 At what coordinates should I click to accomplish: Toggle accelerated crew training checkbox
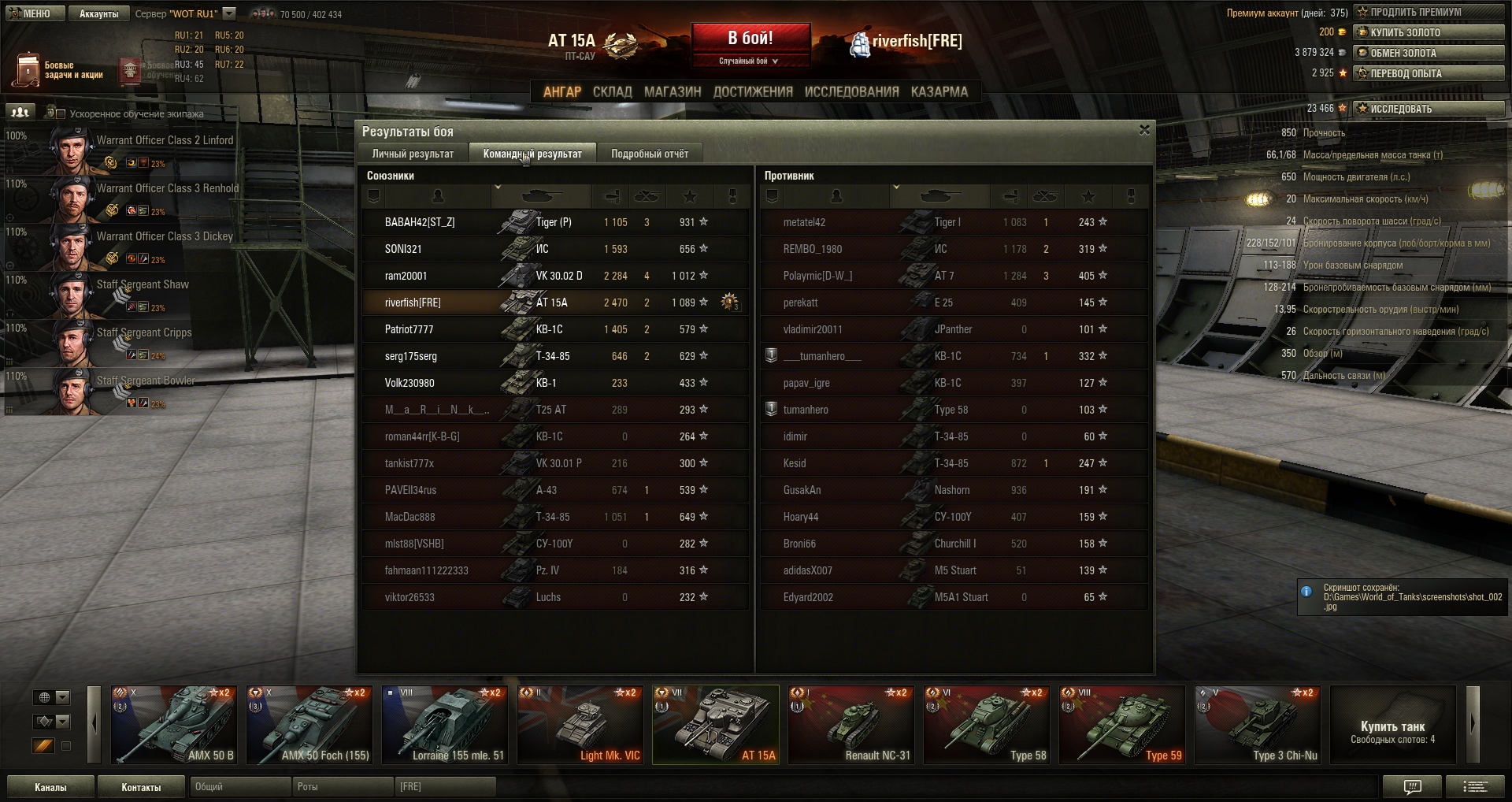point(61,113)
